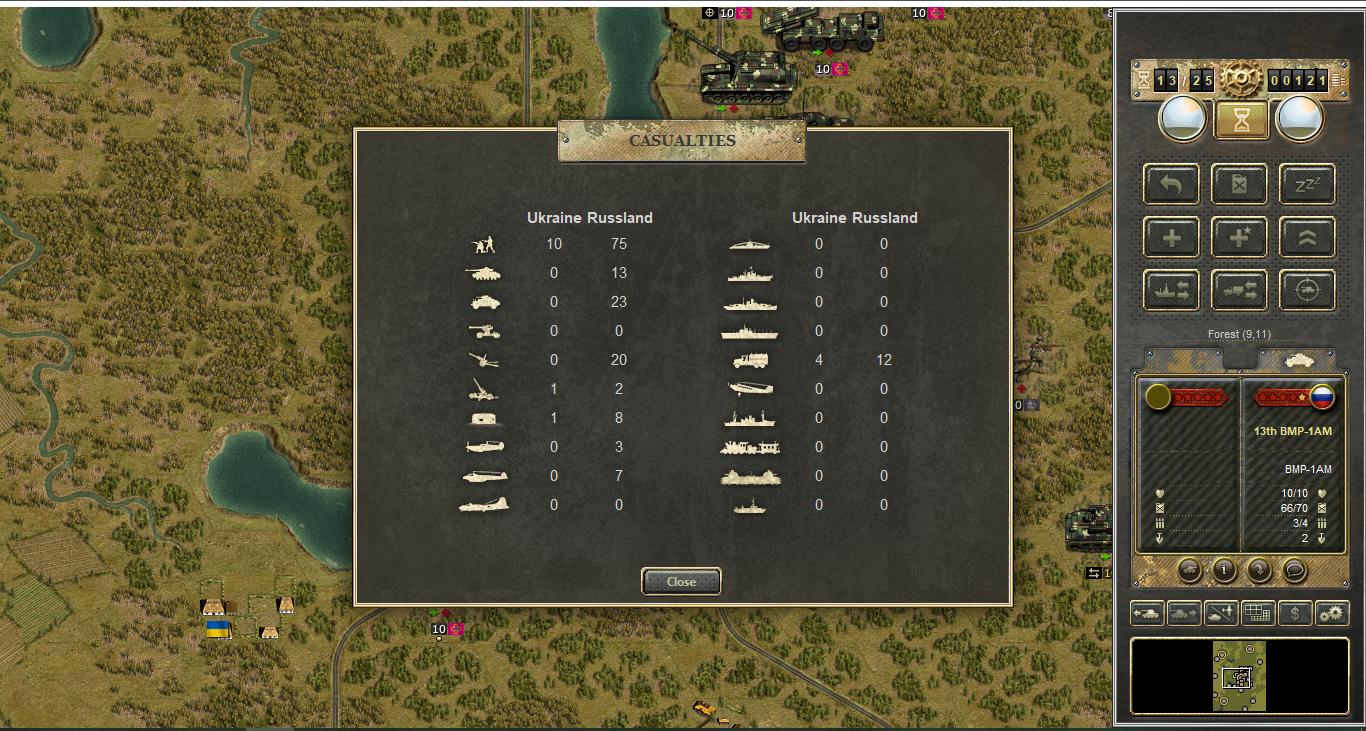The height and width of the screenshot is (731, 1366).
Task: Use elite replacements with the plus-star button
Action: (x=1240, y=238)
